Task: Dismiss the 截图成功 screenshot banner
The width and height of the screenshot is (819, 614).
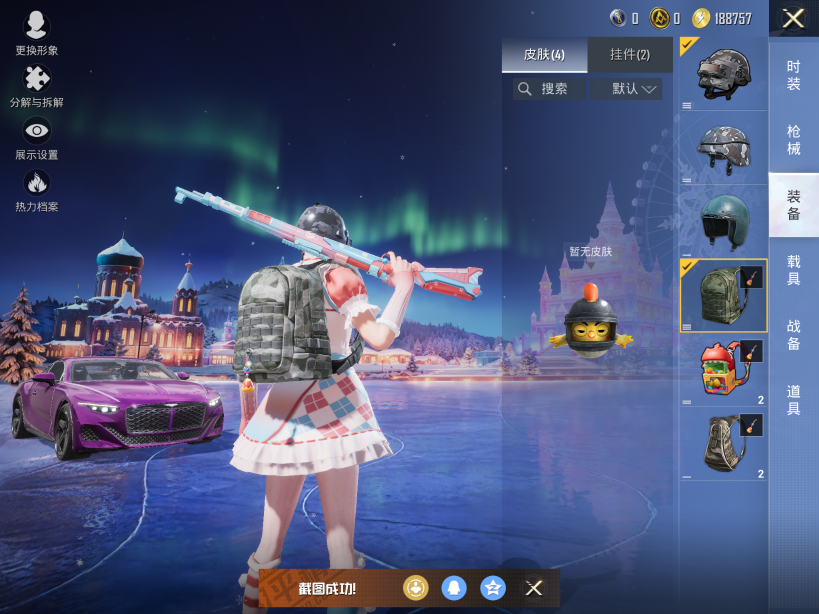Action: 534,588
